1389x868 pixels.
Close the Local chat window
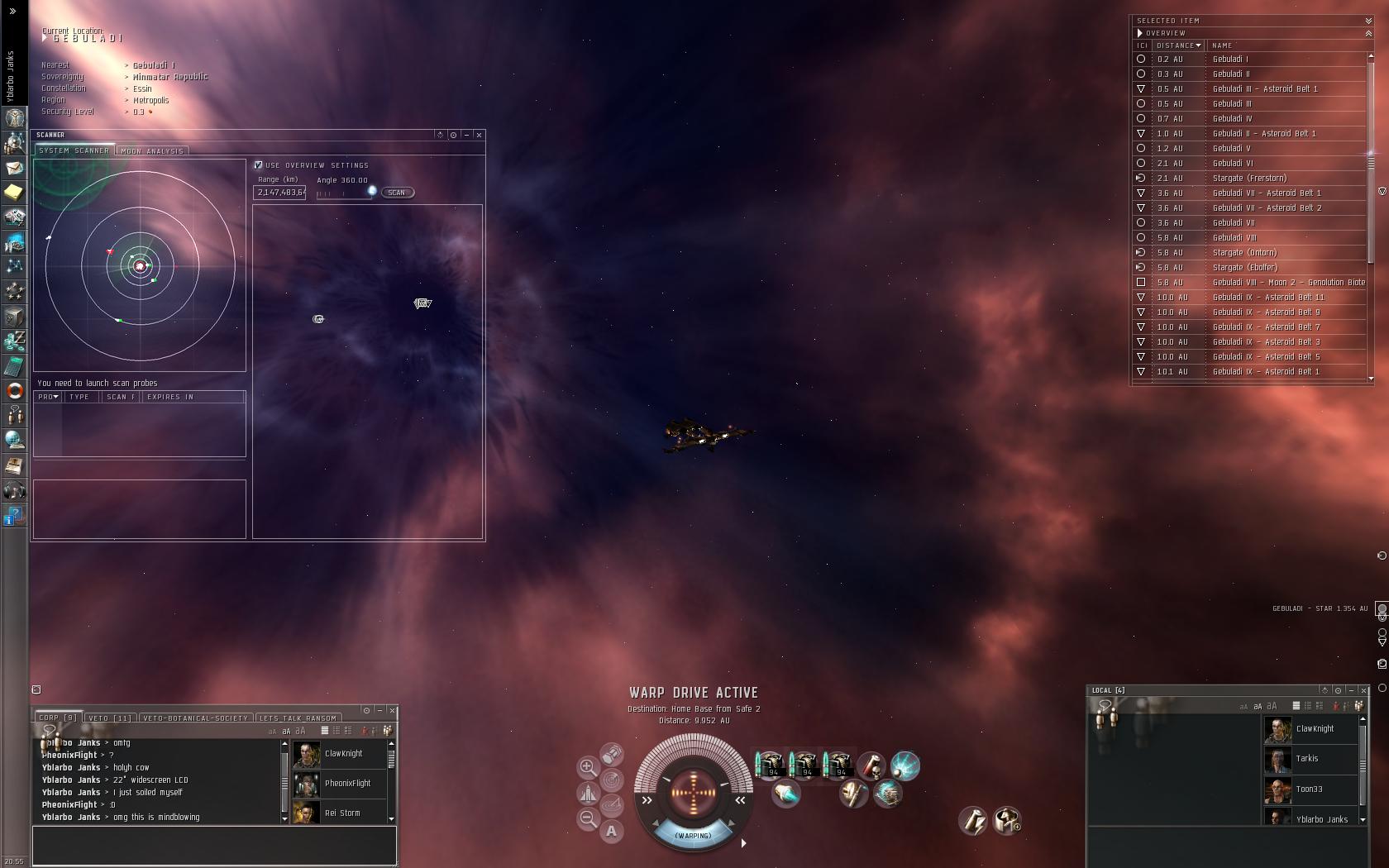pyautogui.click(x=1364, y=690)
